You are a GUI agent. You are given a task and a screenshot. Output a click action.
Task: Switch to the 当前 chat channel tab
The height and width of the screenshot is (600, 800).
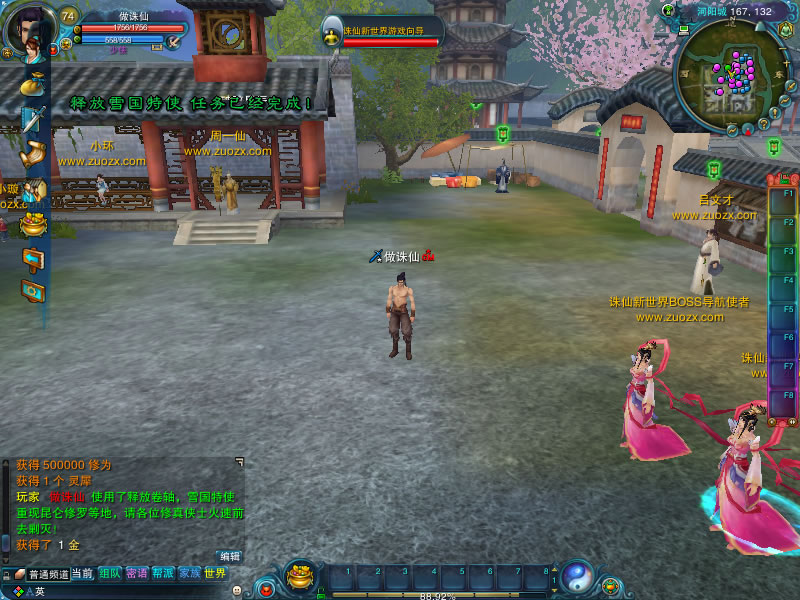pyautogui.click(x=82, y=574)
